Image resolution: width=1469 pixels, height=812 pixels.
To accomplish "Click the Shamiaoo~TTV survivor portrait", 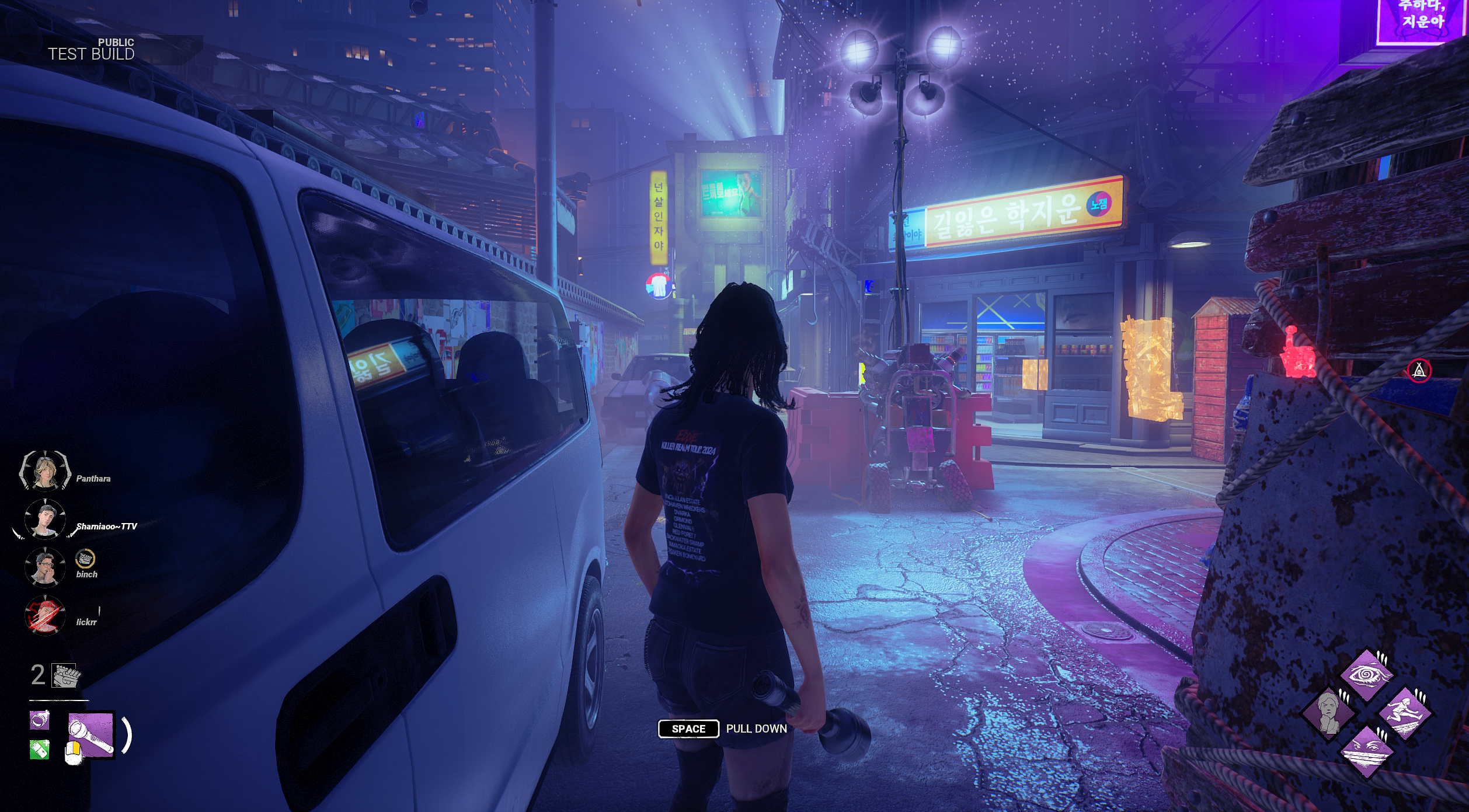I will (45, 519).
